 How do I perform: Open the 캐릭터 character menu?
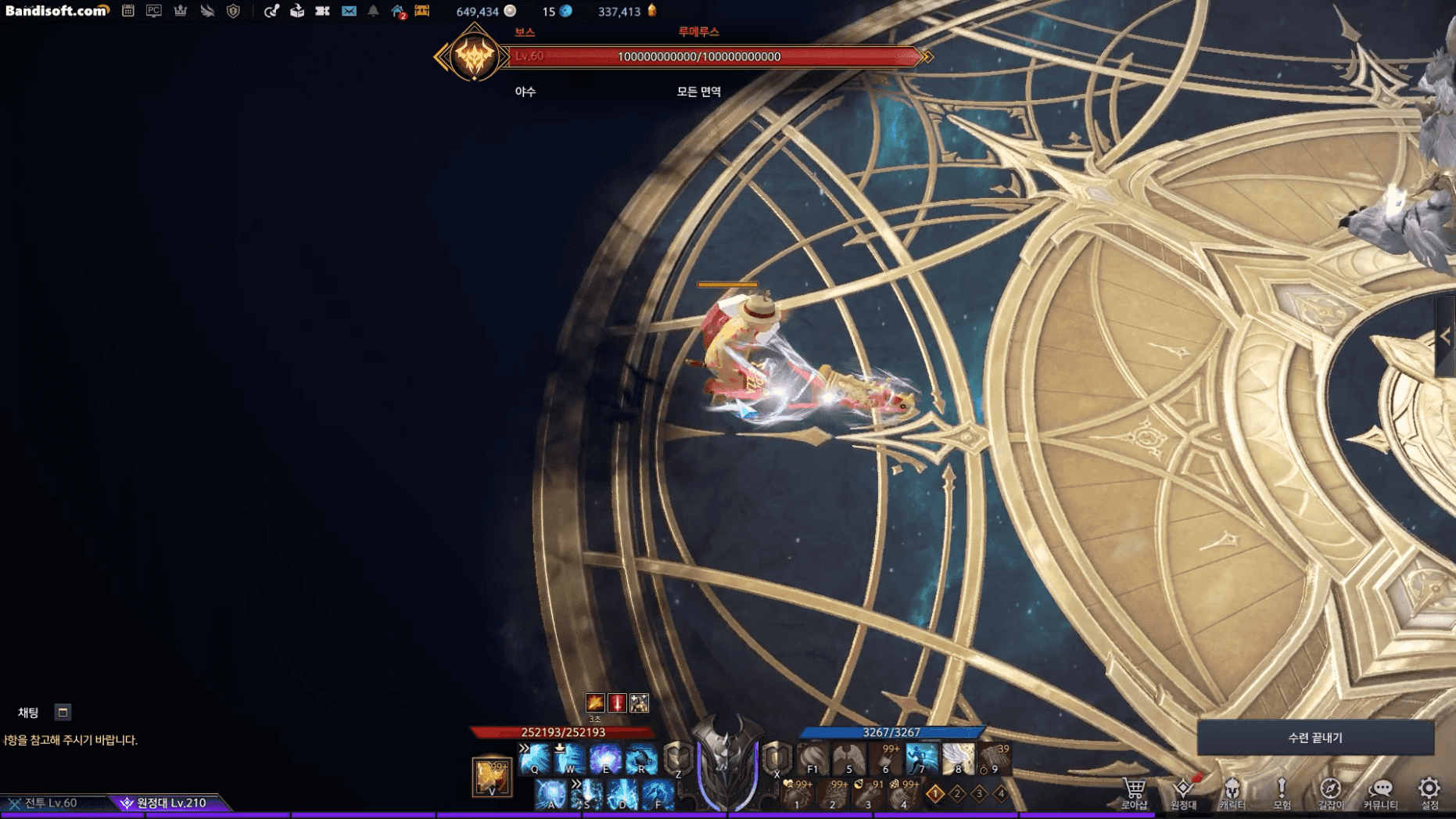[x=1232, y=792]
